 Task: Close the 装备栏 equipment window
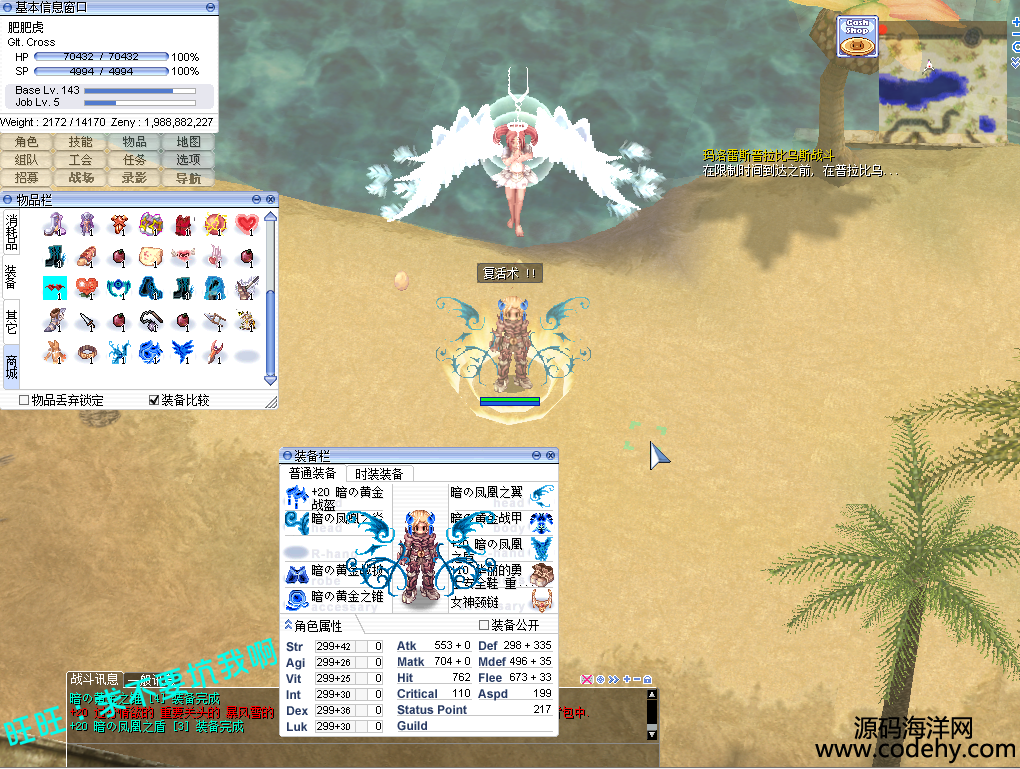(x=551, y=456)
